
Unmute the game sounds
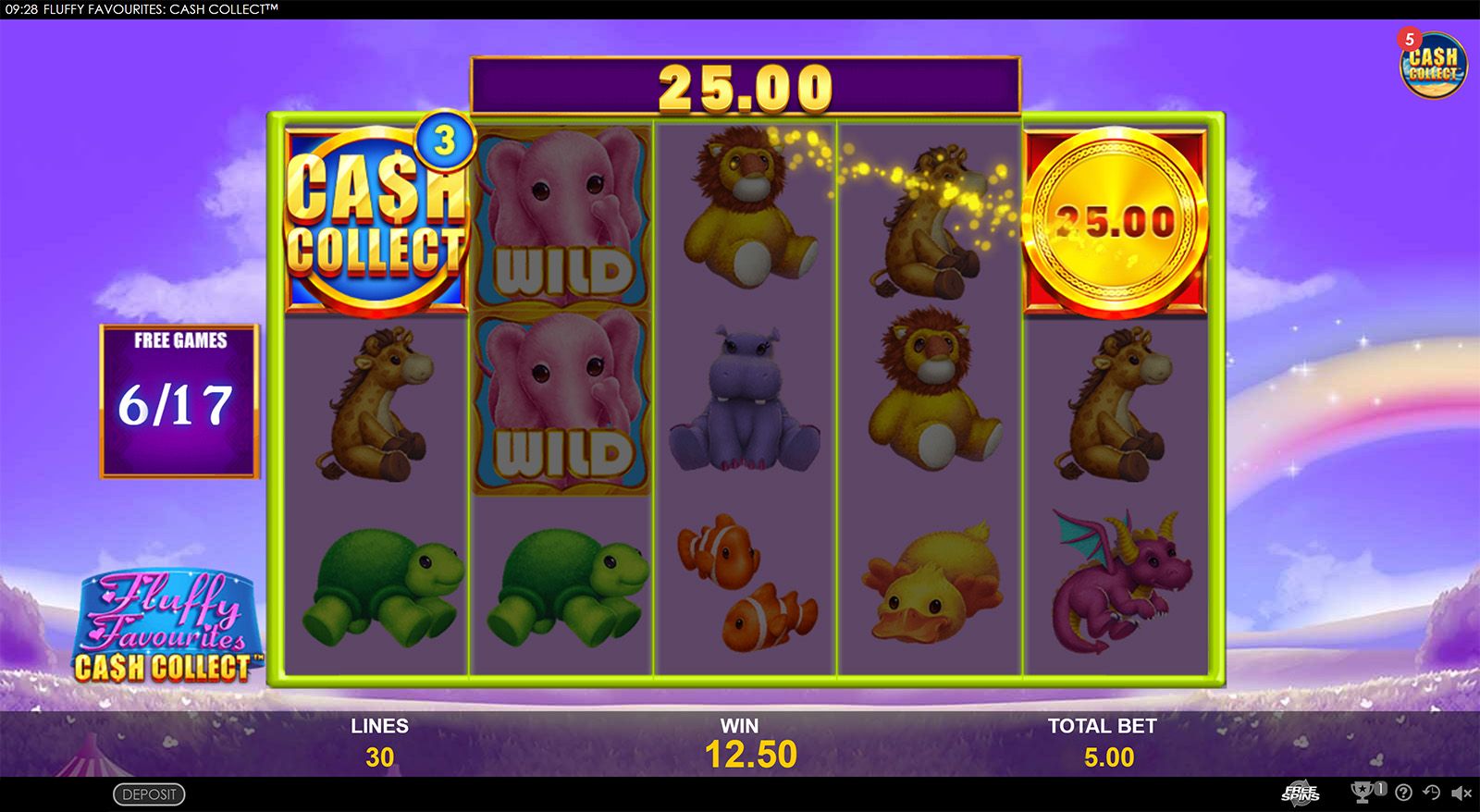tap(1461, 792)
